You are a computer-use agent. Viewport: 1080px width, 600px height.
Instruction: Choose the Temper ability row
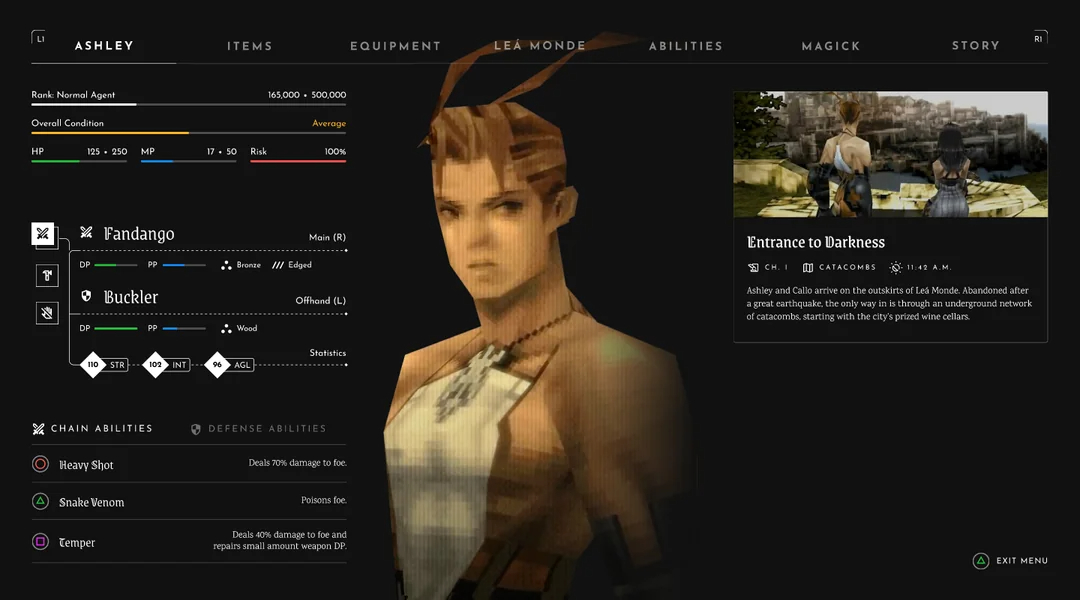tap(188, 542)
